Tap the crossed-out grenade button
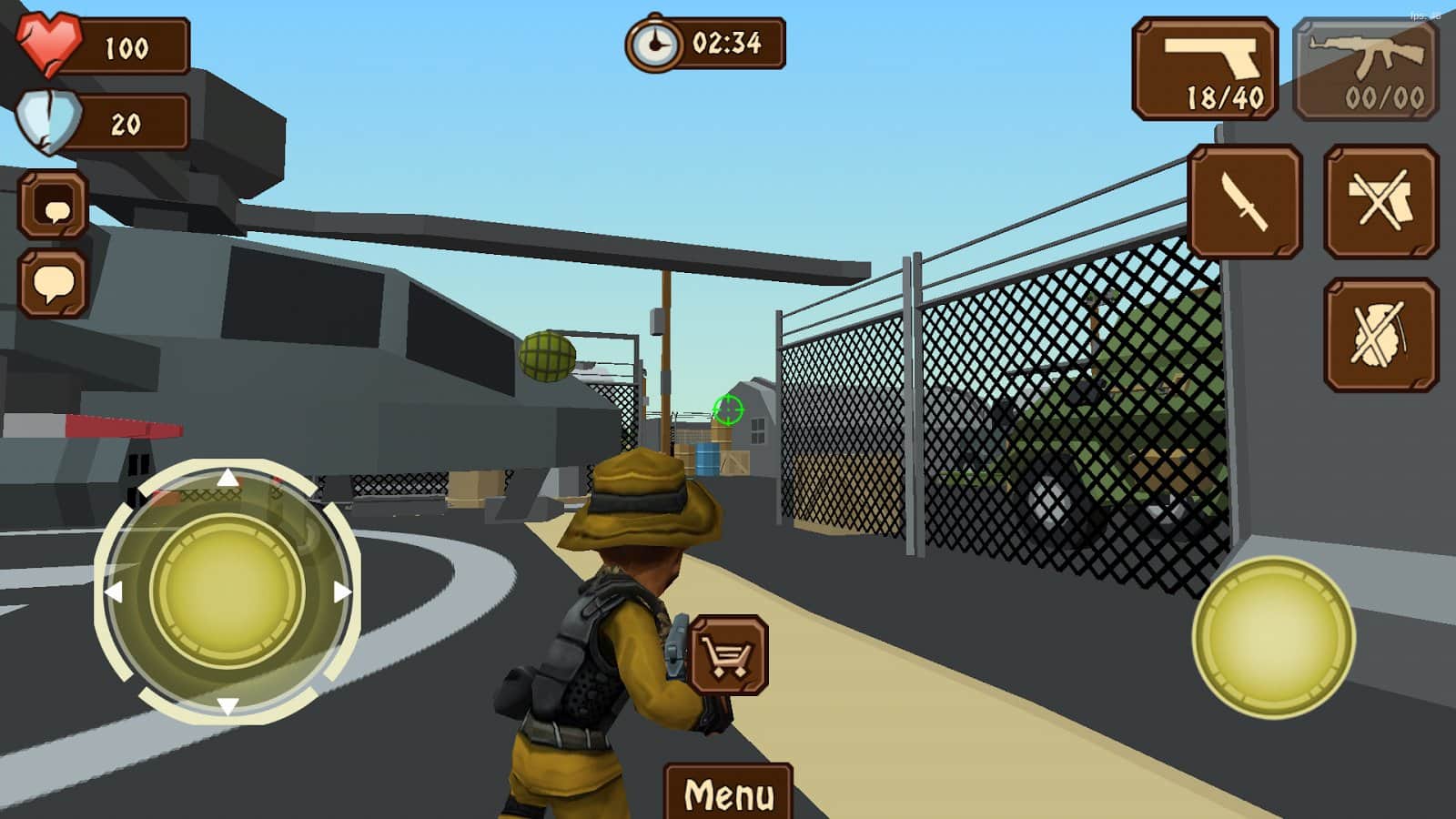The image size is (1456, 819). point(1380,335)
